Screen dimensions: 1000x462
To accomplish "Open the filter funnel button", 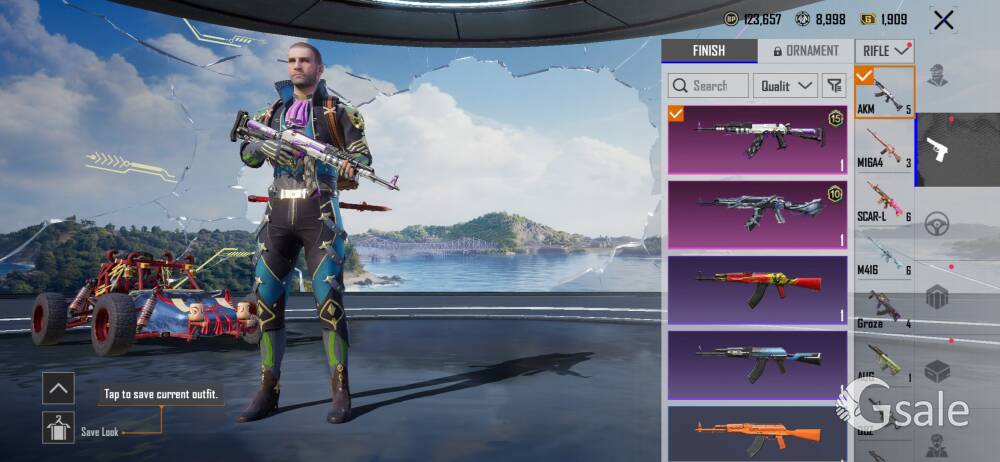I will tap(834, 86).
